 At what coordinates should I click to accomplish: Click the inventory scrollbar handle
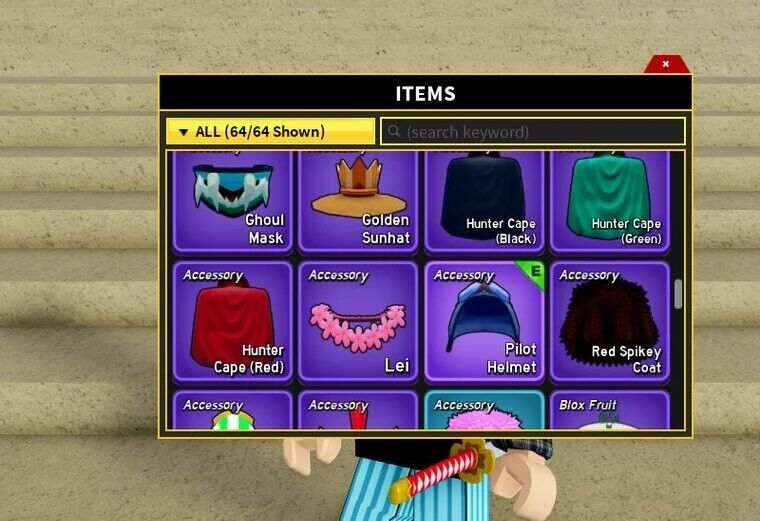point(678,294)
